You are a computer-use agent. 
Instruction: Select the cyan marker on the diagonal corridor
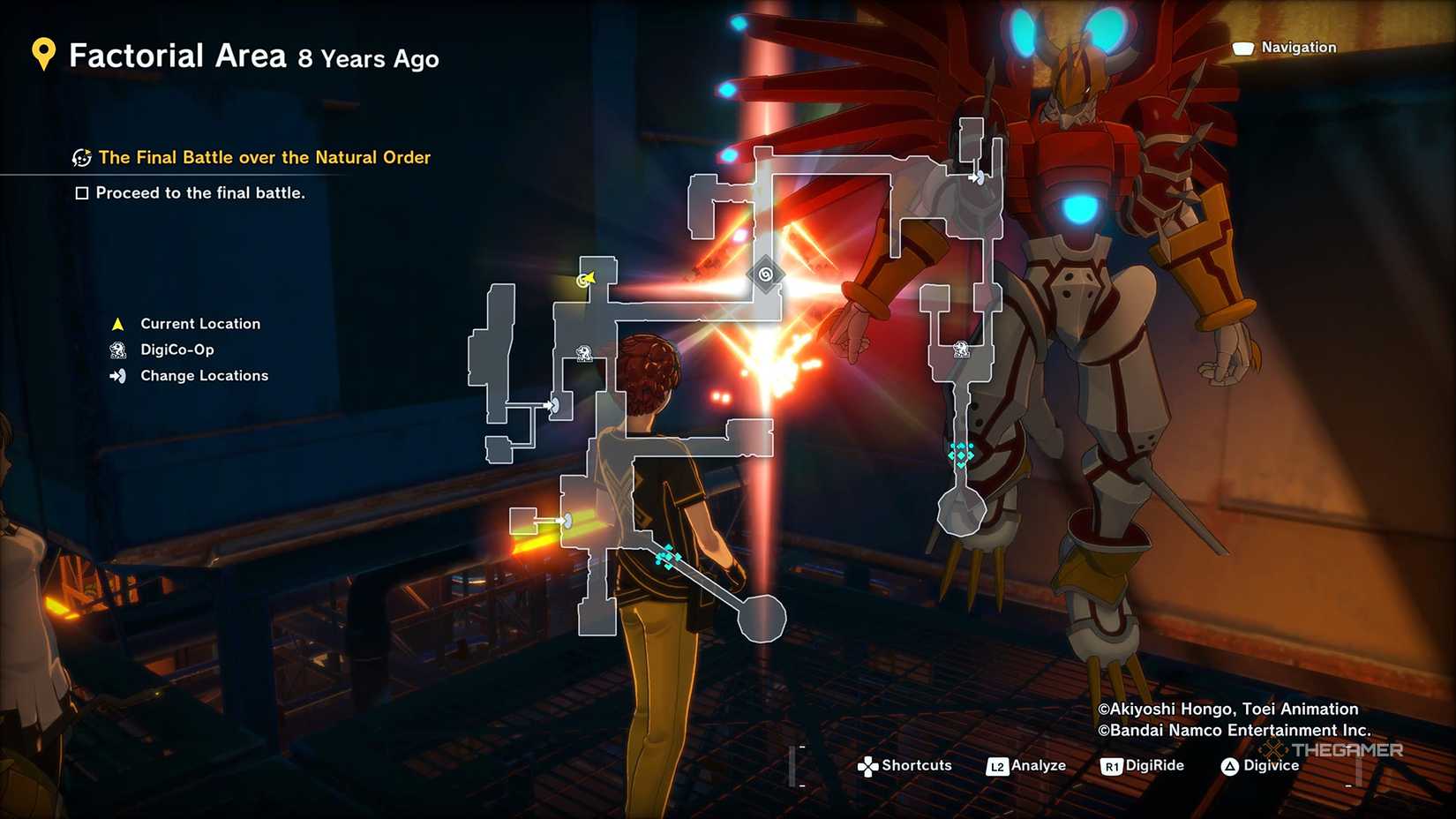(667, 557)
